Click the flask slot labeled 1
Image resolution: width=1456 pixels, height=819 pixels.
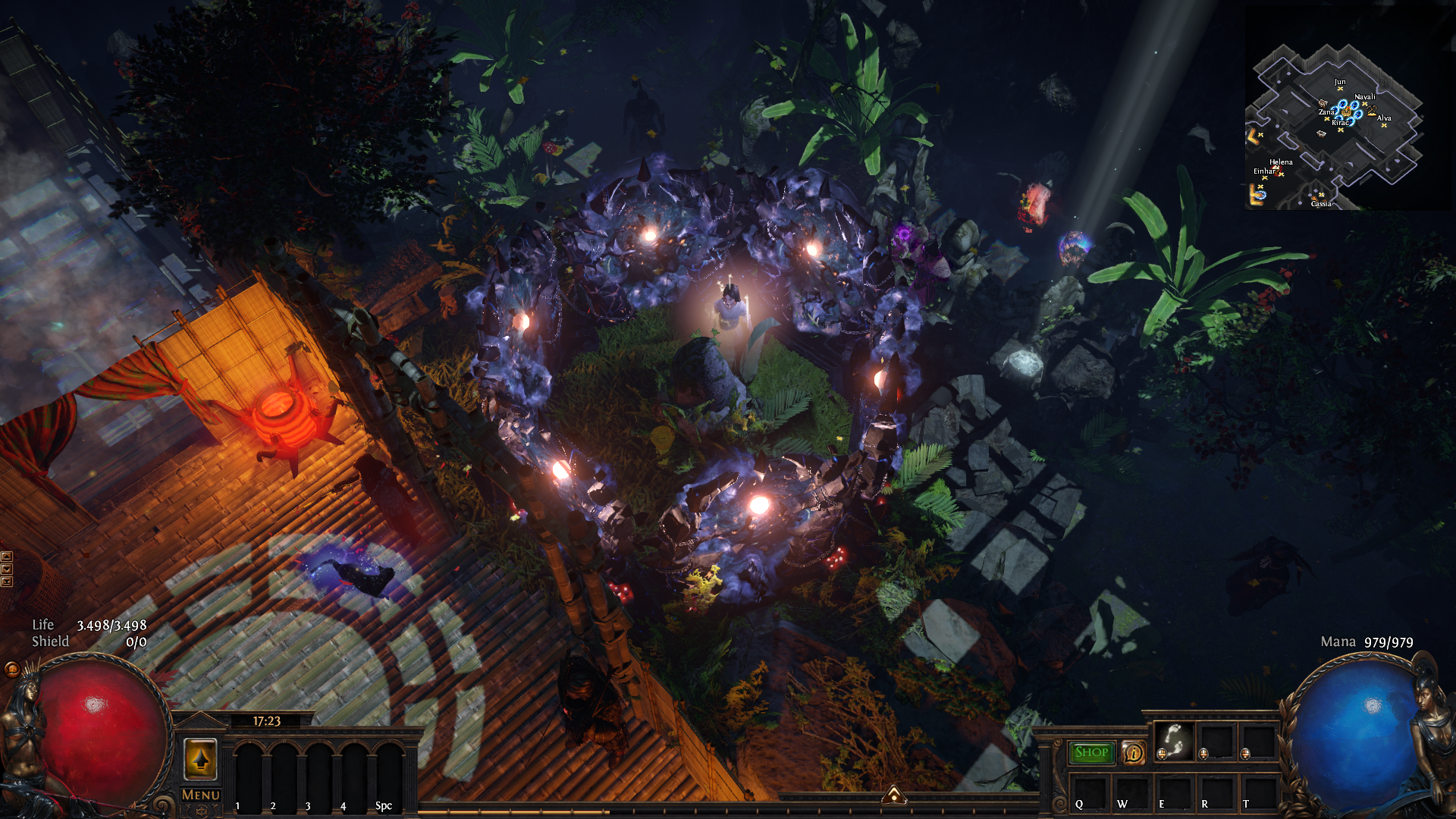(x=247, y=773)
